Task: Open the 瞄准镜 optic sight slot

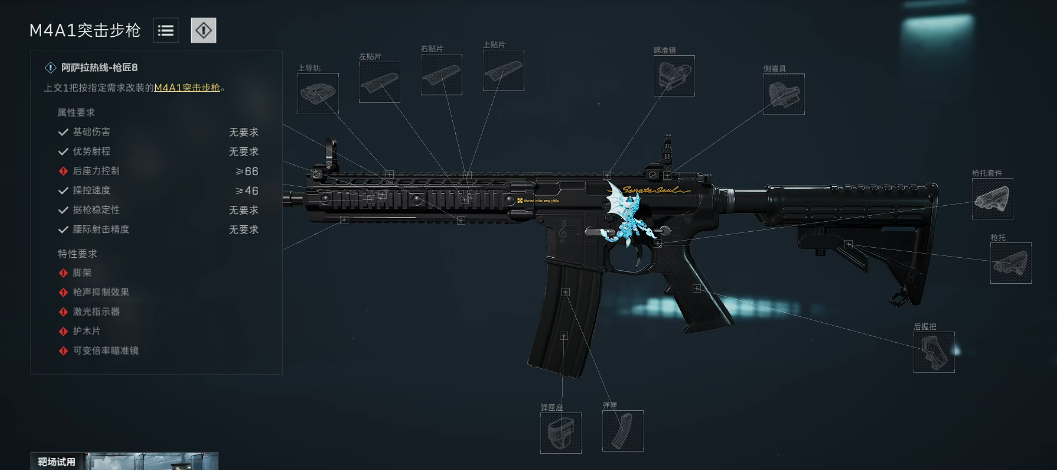Action: [674, 76]
